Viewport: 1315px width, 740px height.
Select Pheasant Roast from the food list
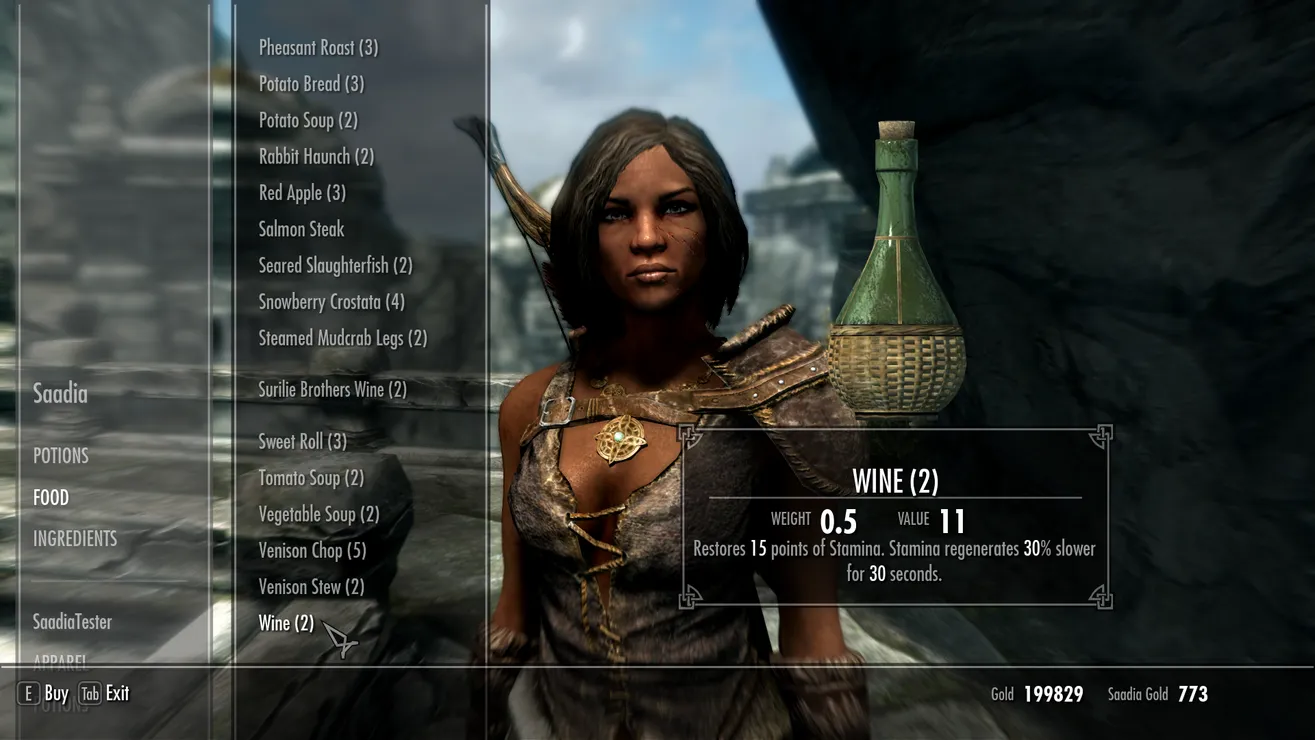(318, 48)
